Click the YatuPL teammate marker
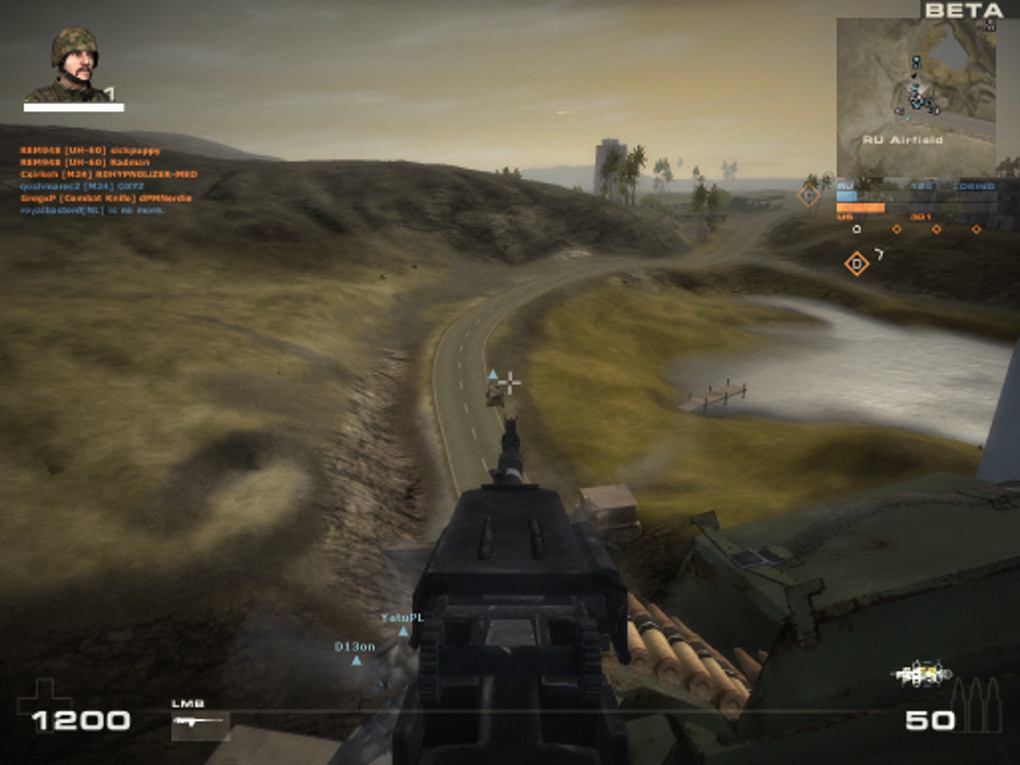 (403, 631)
